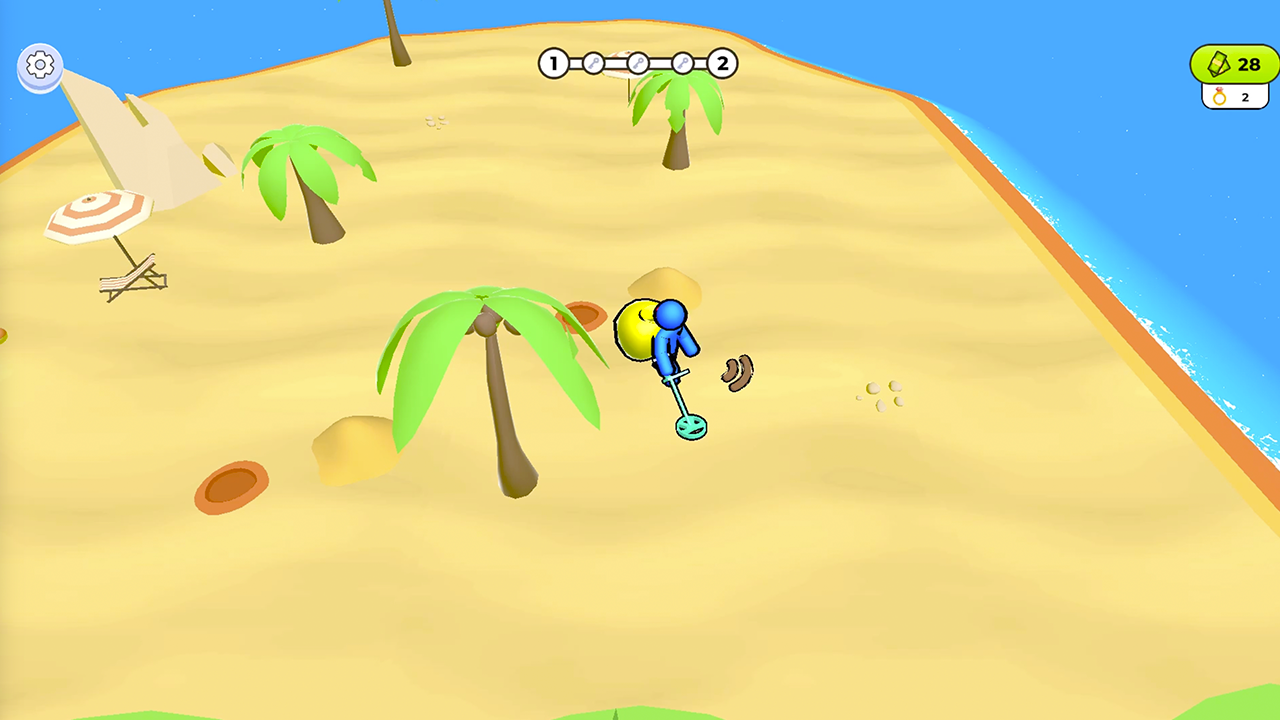Click the golden ring counter
Screen dimensions: 1280x720
click(x=1233, y=97)
